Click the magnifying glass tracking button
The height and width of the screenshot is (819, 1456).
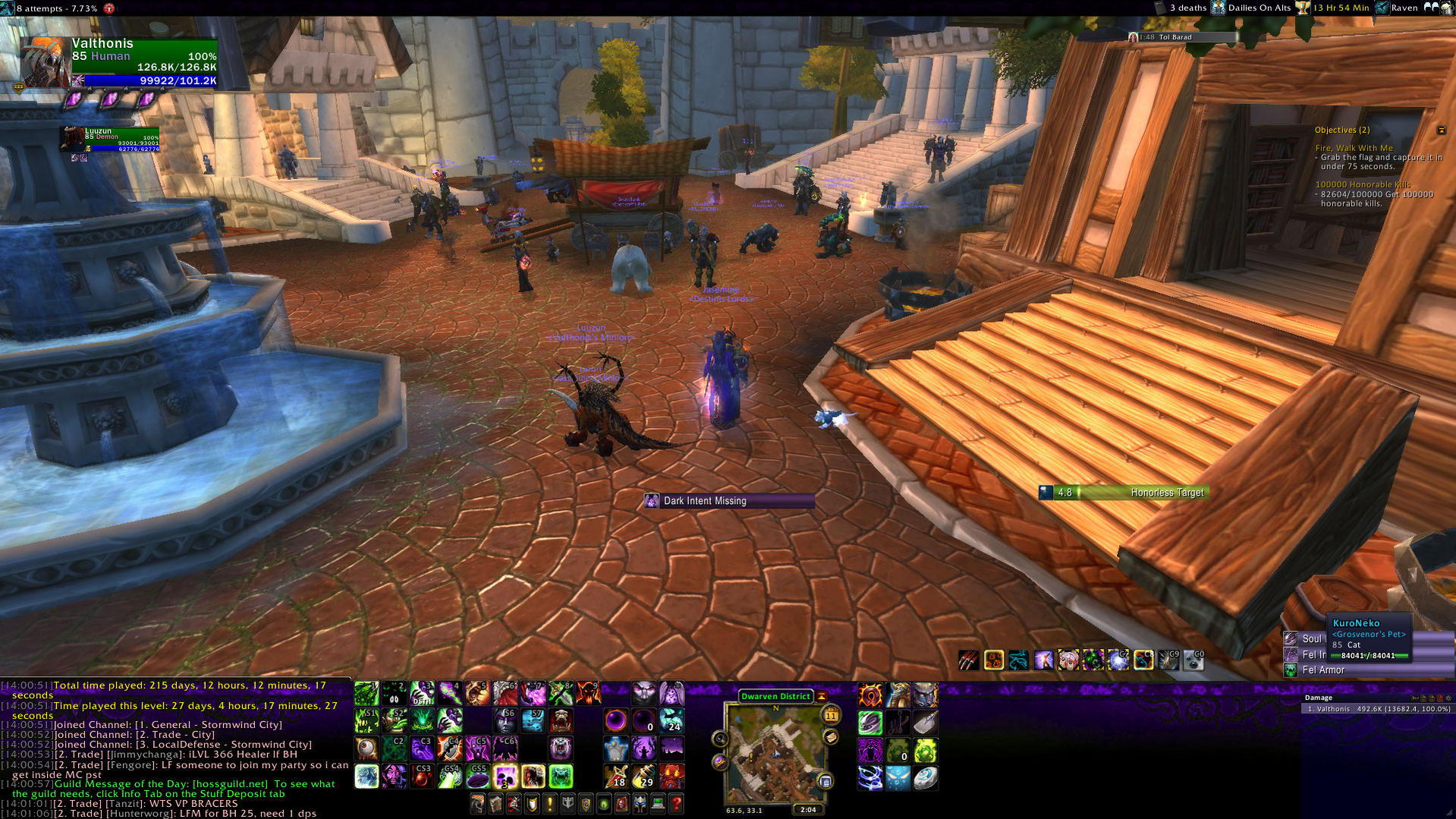[x=720, y=739]
